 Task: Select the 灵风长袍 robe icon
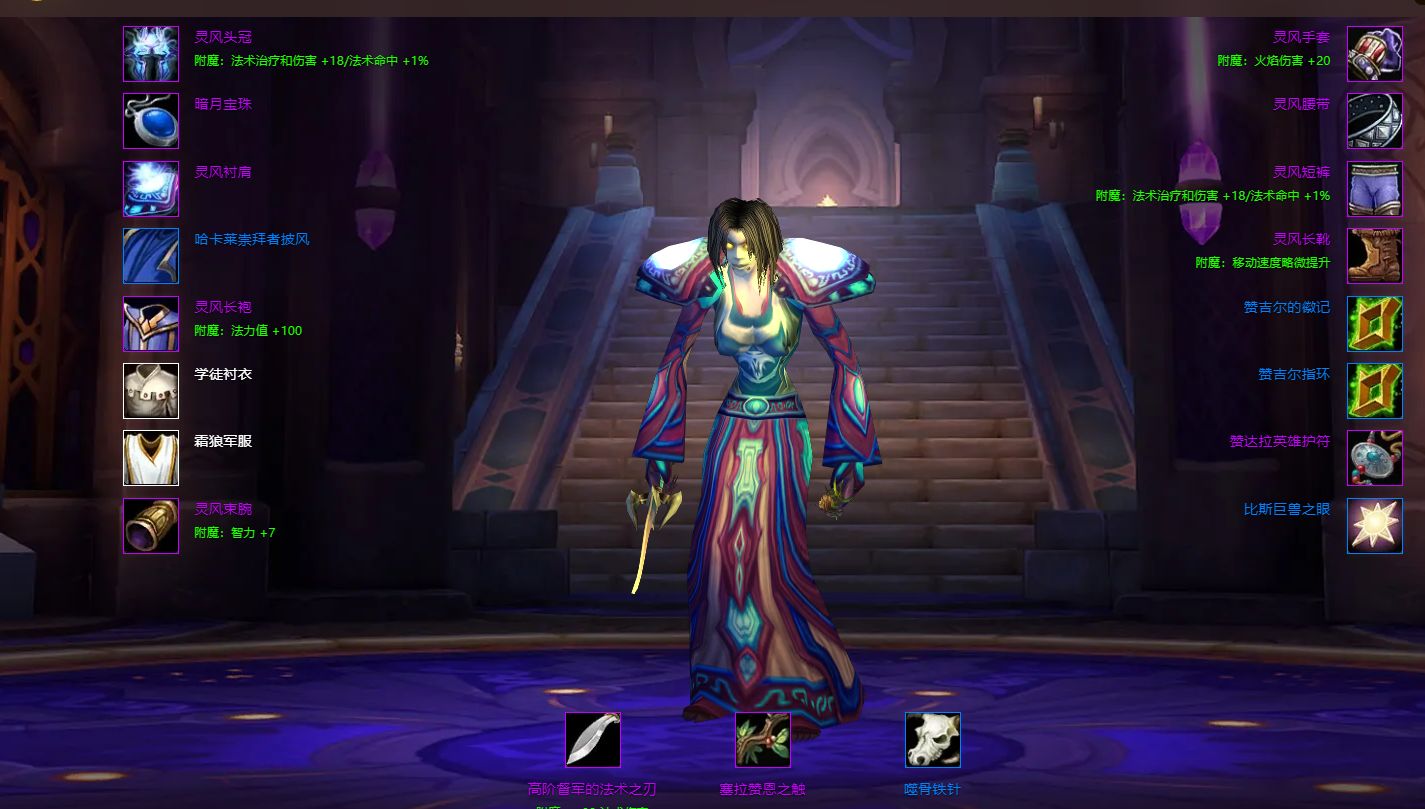tap(151, 324)
